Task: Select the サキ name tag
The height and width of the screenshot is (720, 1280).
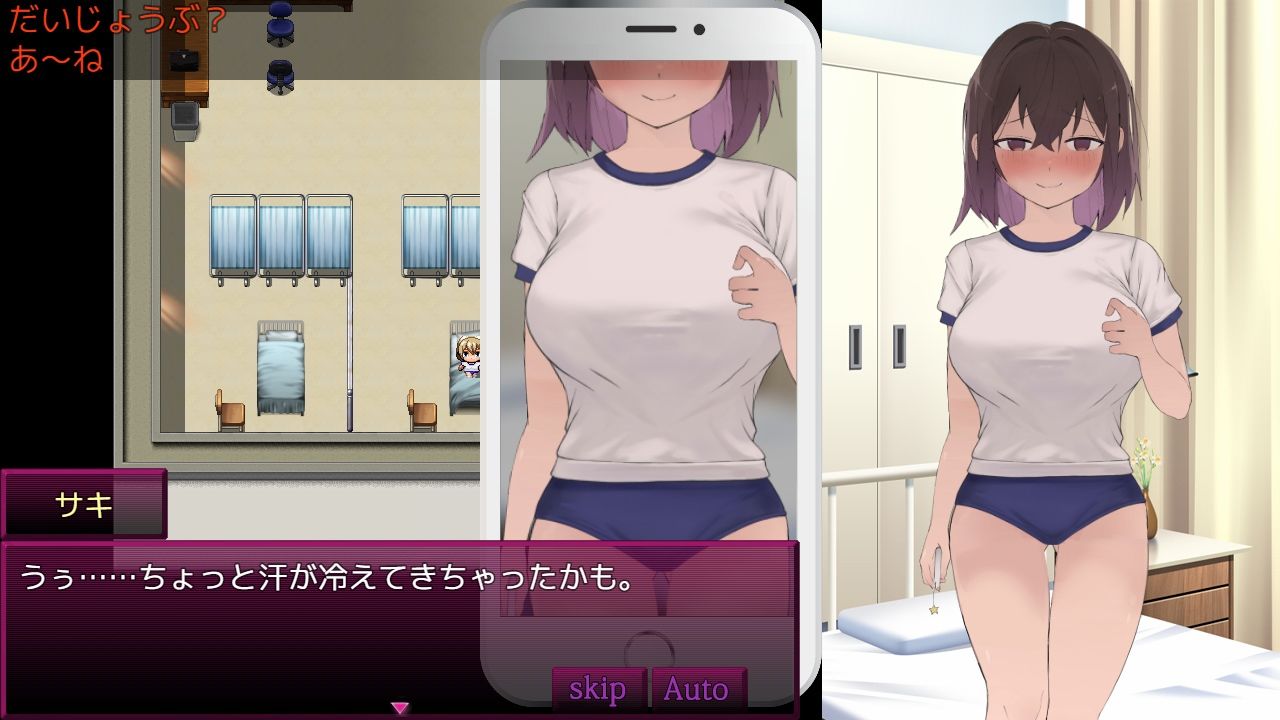Action: (x=85, y=505)
